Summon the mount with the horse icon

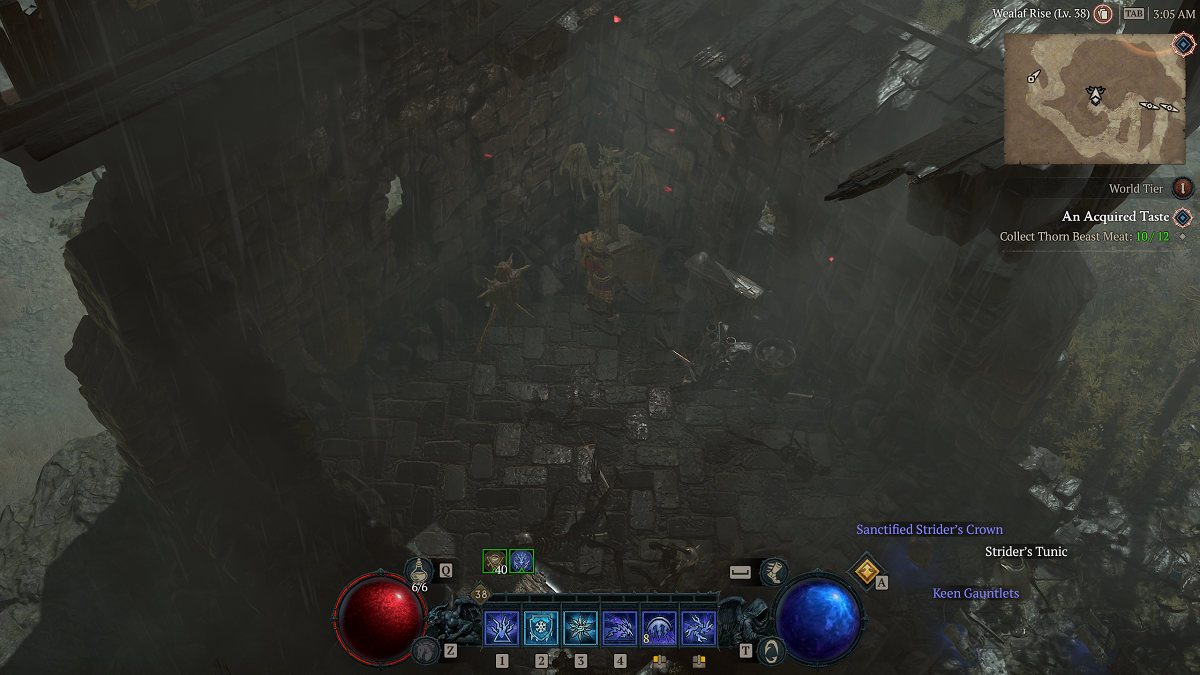[424, 650]
